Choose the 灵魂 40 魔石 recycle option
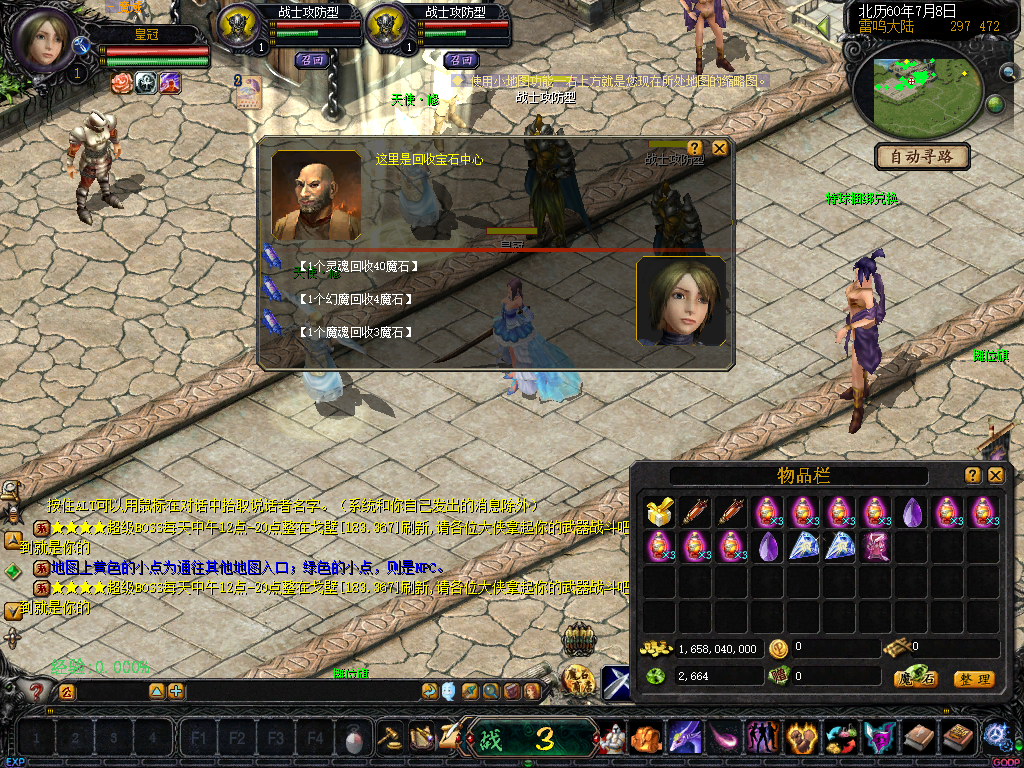The image size is (1024, 768). (357, 266)
